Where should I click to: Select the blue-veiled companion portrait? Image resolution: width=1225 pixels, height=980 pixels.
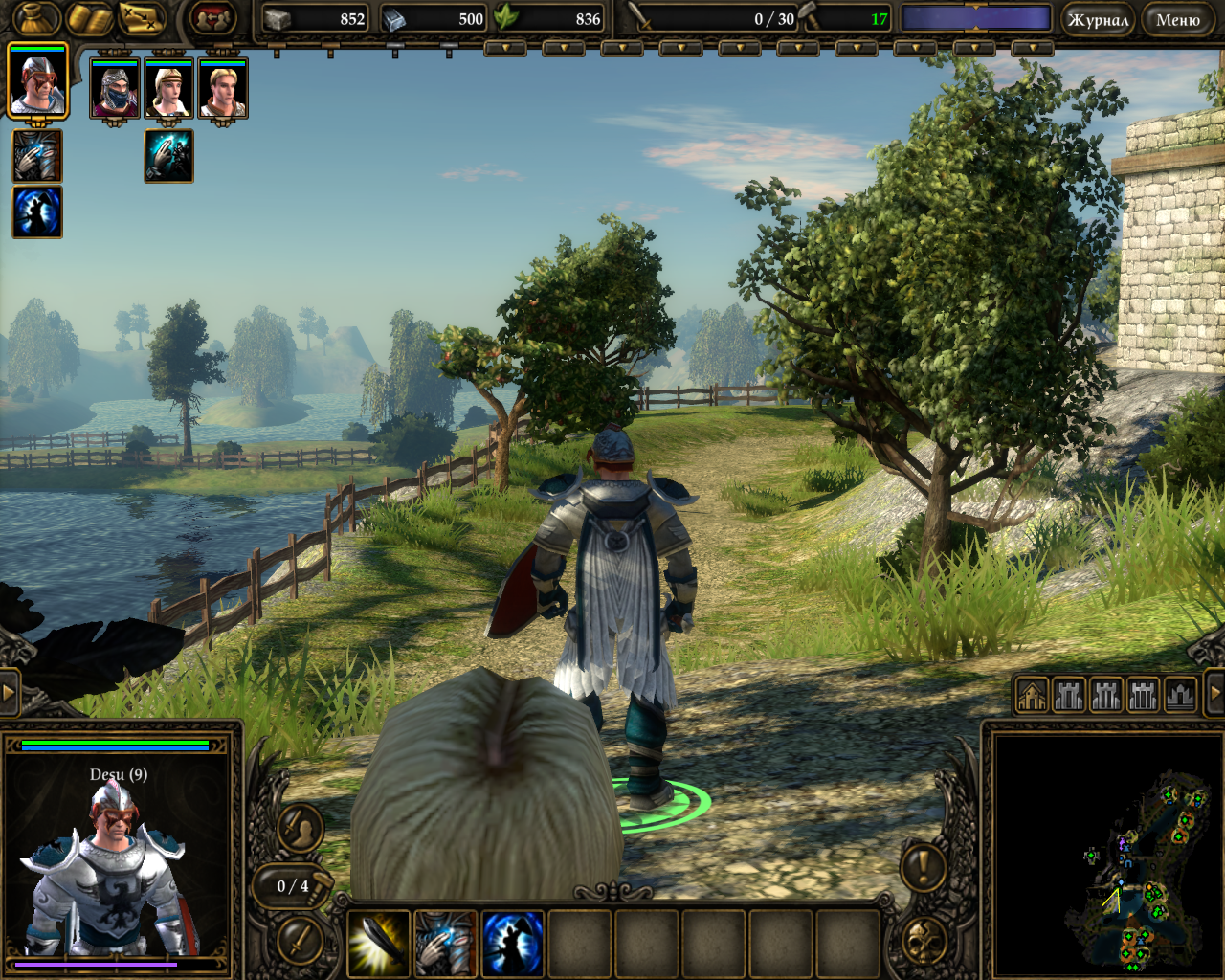115,89
